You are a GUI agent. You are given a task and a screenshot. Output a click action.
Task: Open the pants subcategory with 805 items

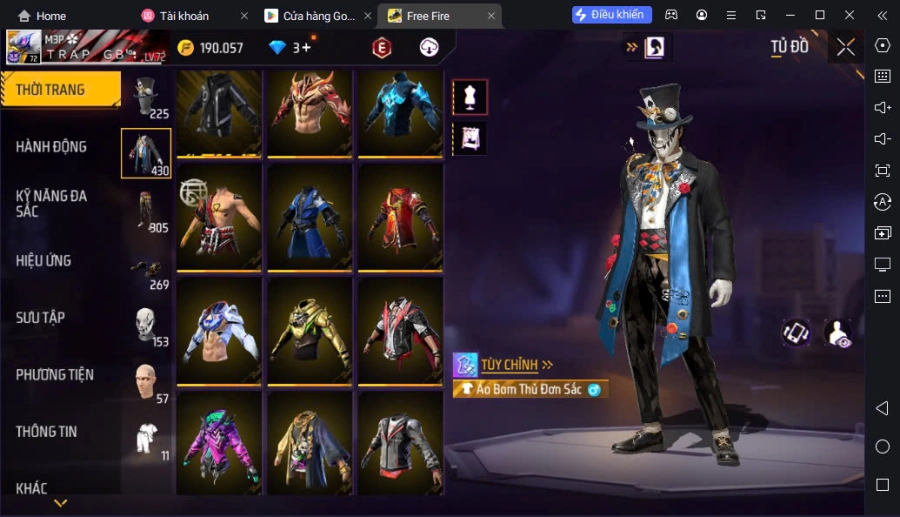pos(146,211)
